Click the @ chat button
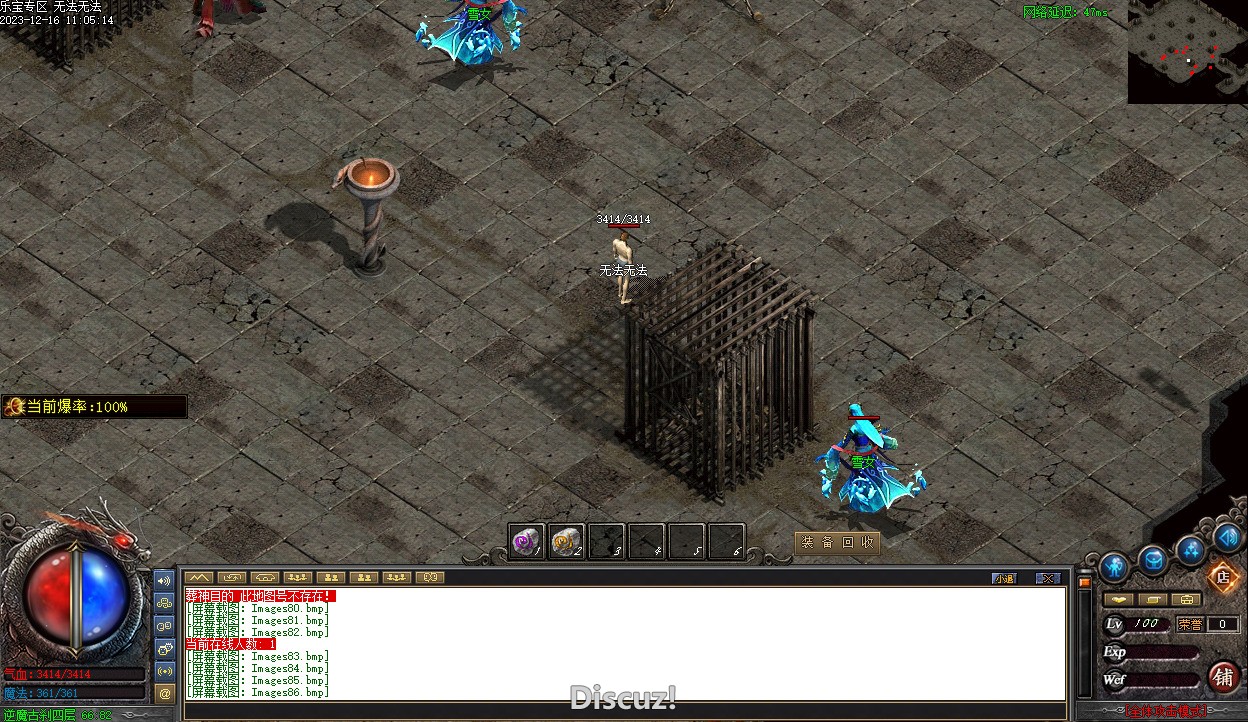The width and height of the screenshot is (1248, 722). coord(165,692)
